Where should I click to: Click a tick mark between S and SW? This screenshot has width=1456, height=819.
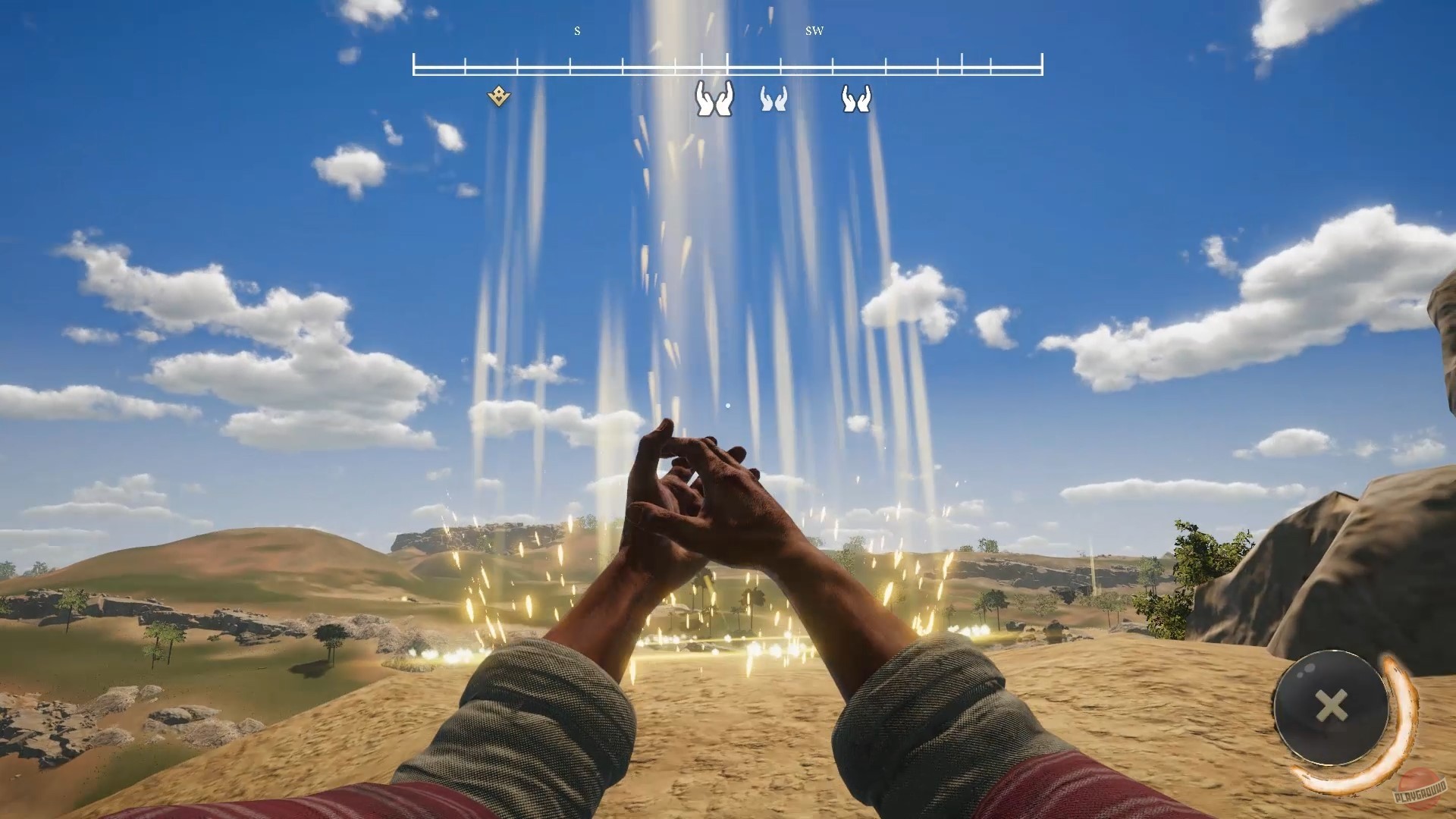pos(675,64)
